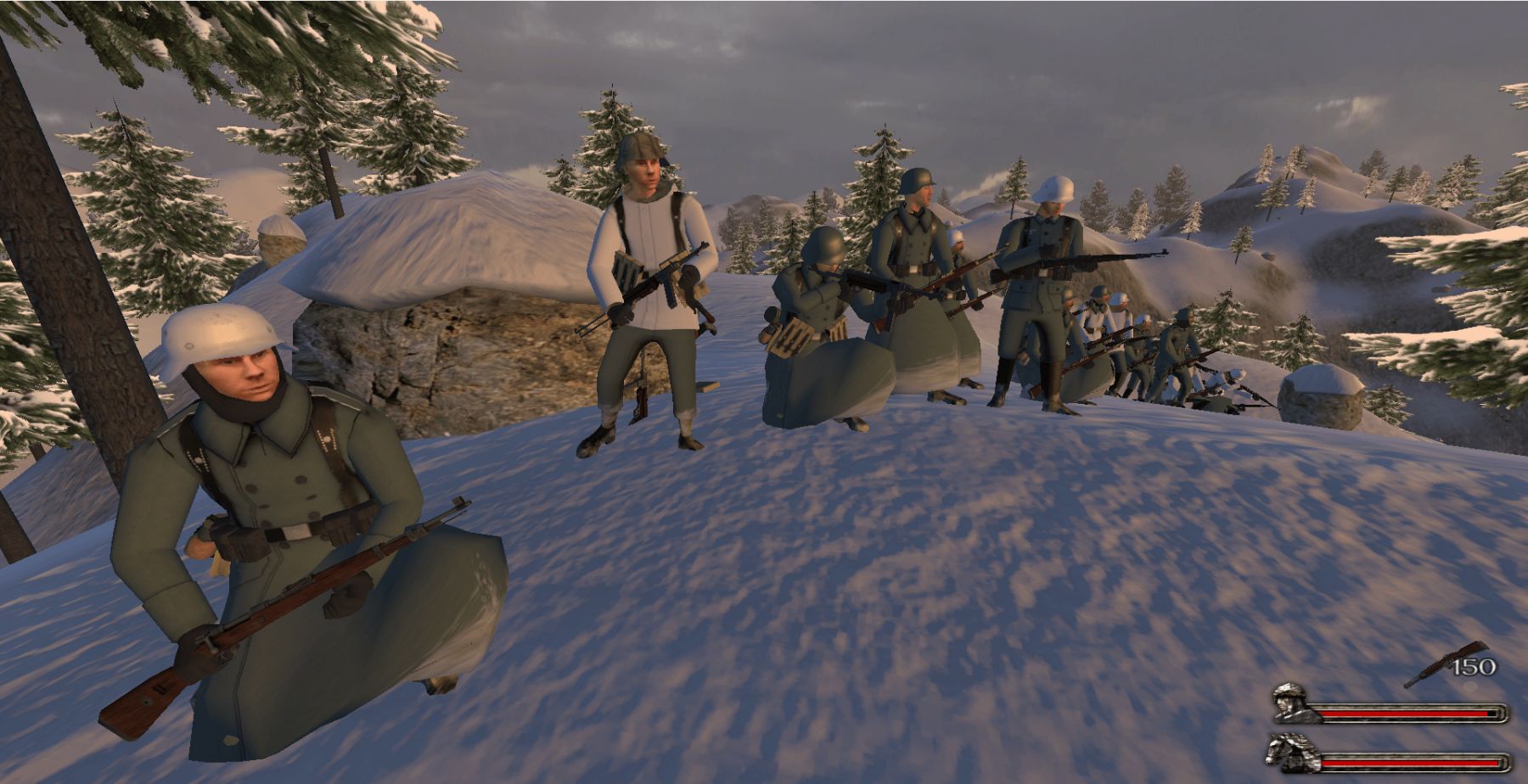This screenshot has width=1528, height=784.
Task: Select the soldier portrait icon
Action: 1293,703
